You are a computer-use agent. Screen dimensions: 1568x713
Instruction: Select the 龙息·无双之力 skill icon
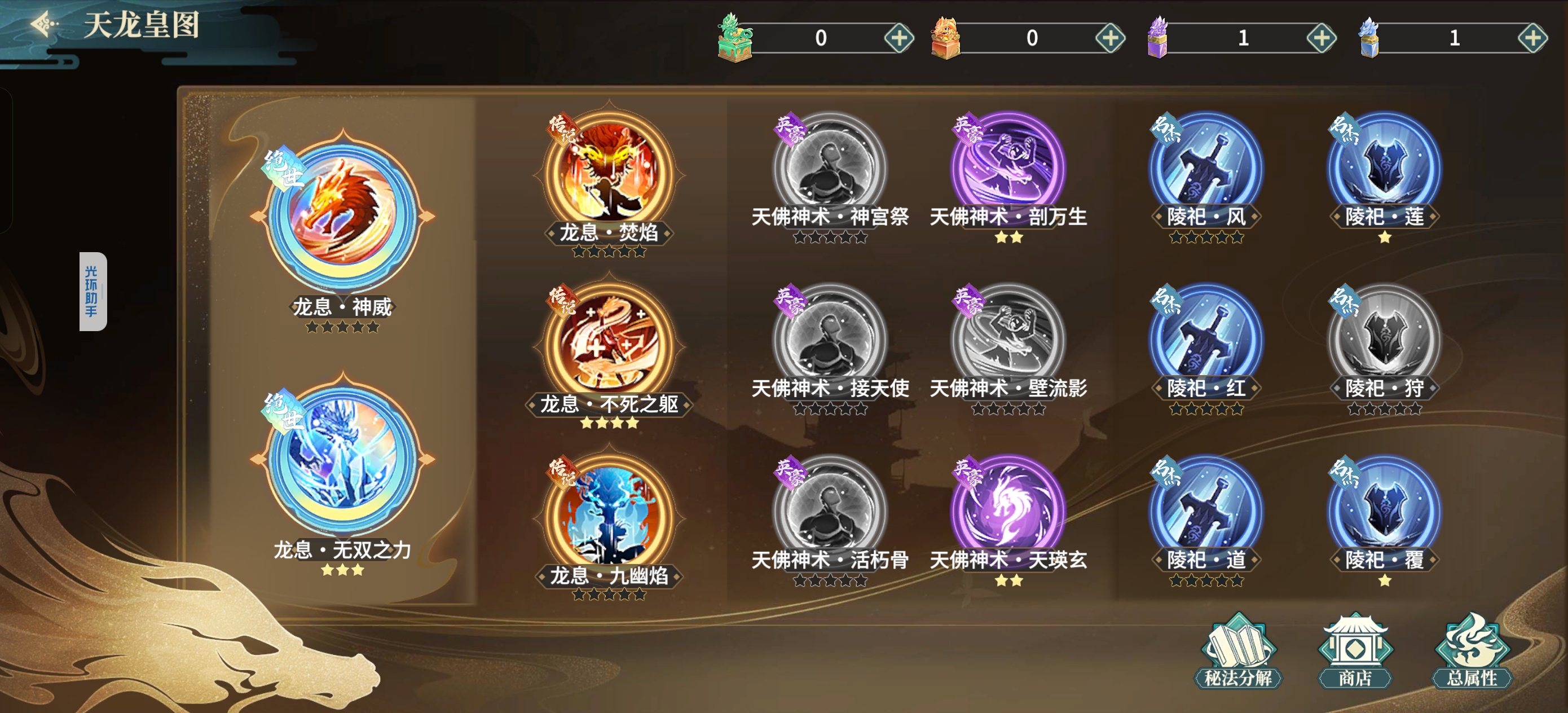click(x=343, y=459)
